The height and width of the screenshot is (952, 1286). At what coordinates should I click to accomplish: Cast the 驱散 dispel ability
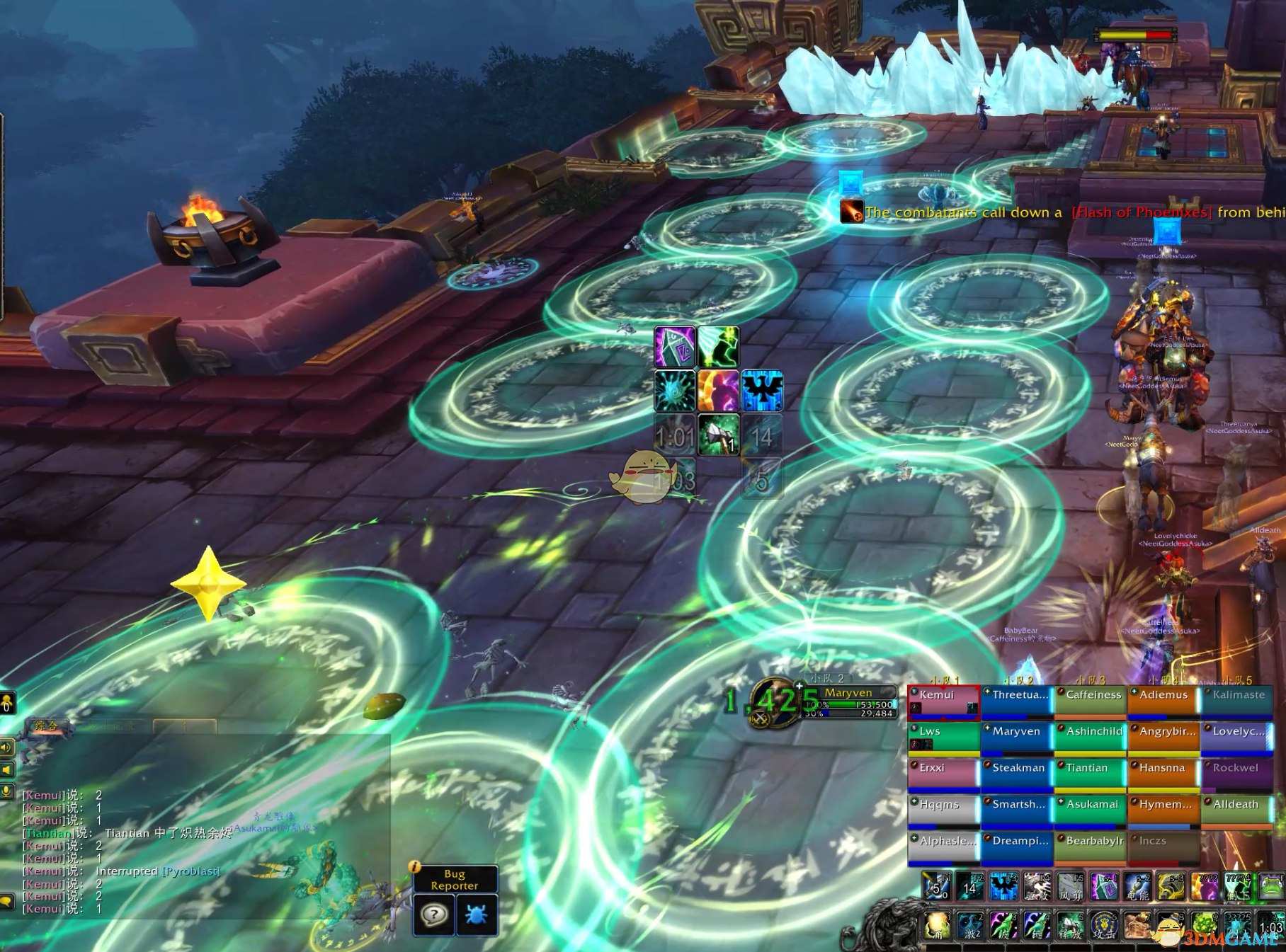coord(1037,887)
